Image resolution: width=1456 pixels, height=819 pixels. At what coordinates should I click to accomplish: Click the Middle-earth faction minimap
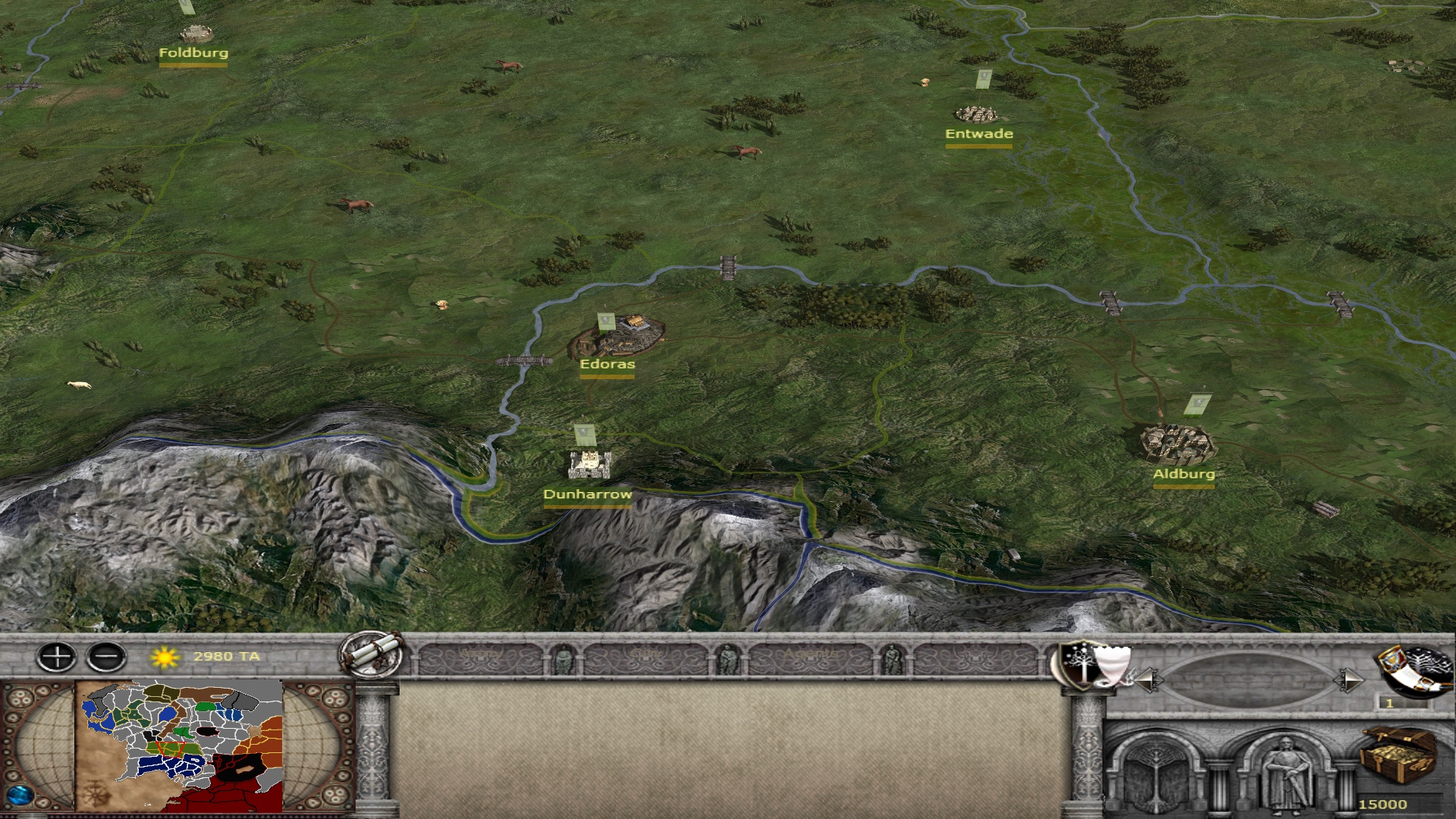tap(179, 746)
